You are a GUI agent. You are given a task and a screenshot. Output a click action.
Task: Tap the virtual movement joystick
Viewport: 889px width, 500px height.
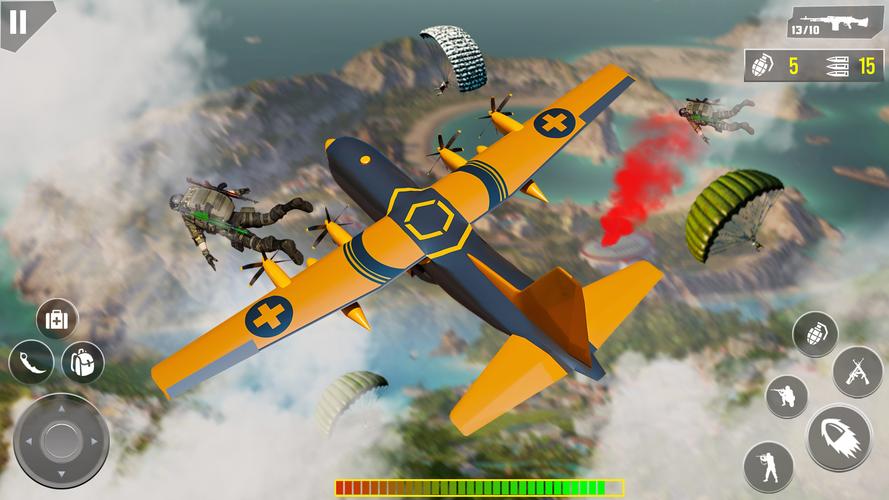61,440
